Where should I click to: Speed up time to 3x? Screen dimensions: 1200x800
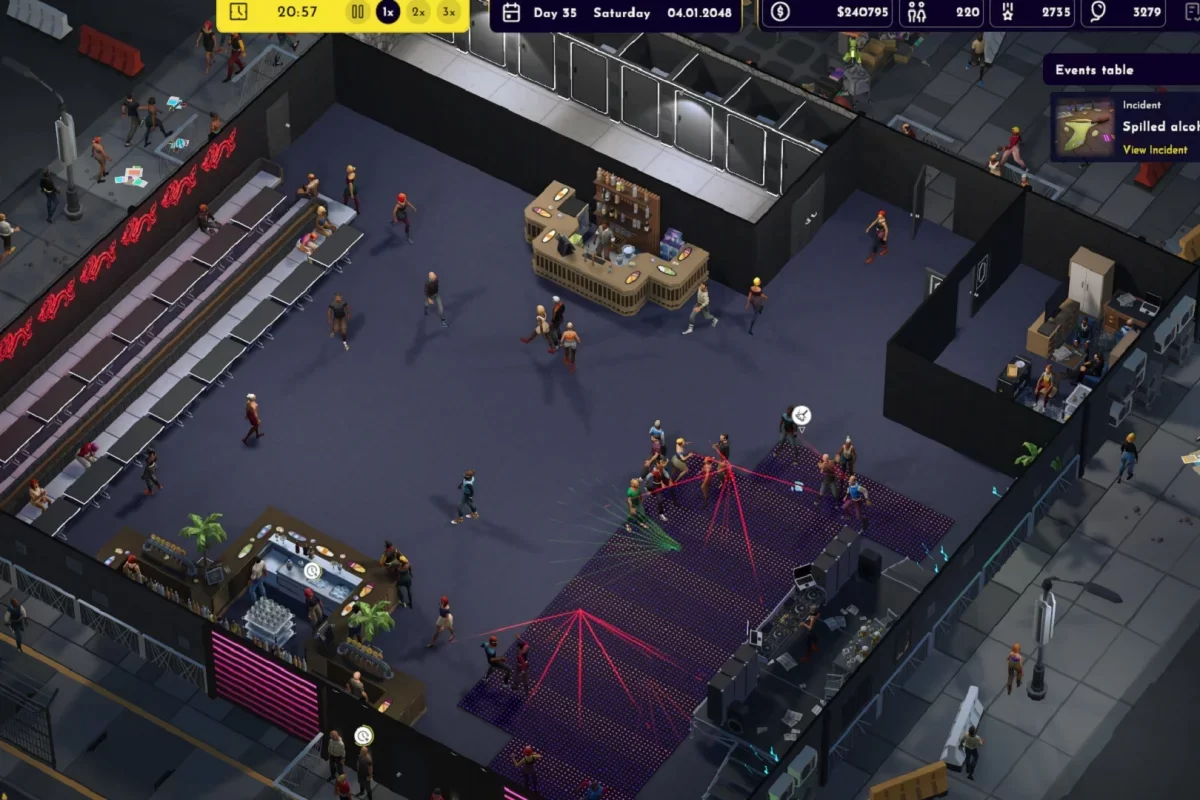pos(450,12)
